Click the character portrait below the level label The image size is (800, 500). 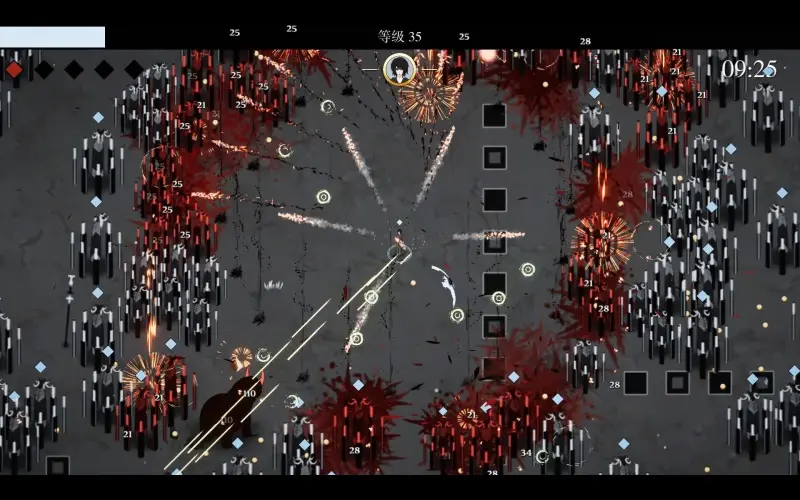tap(399, 69)
